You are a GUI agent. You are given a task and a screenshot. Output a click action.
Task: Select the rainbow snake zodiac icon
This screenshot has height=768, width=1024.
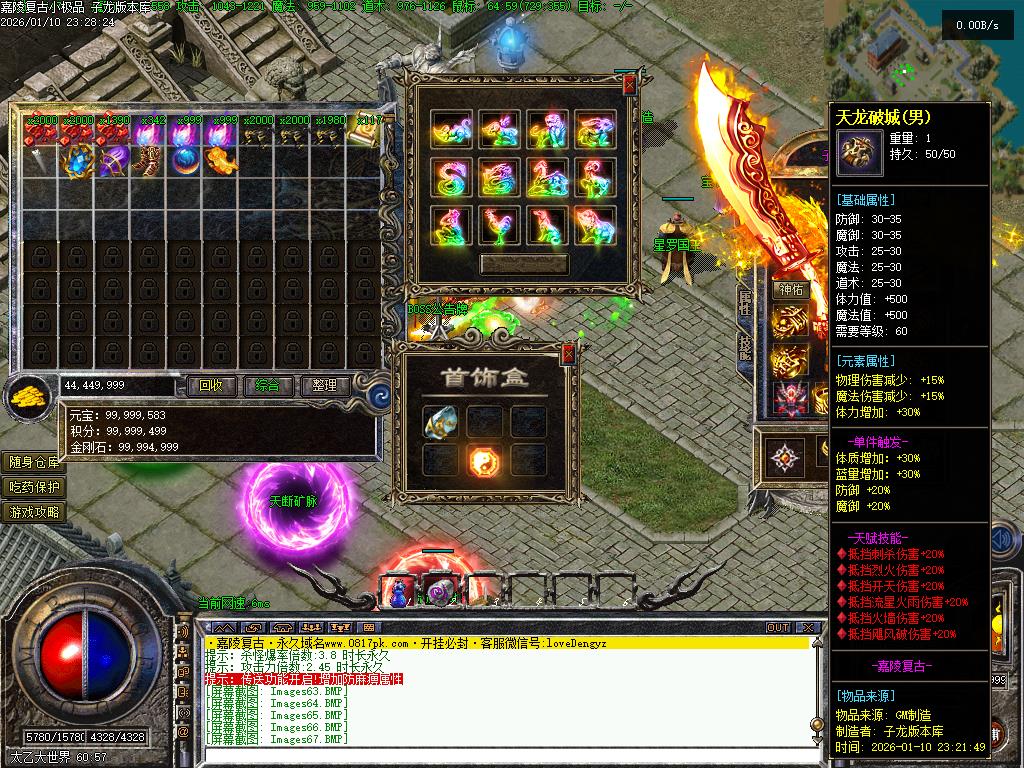[x=451, y=178]
